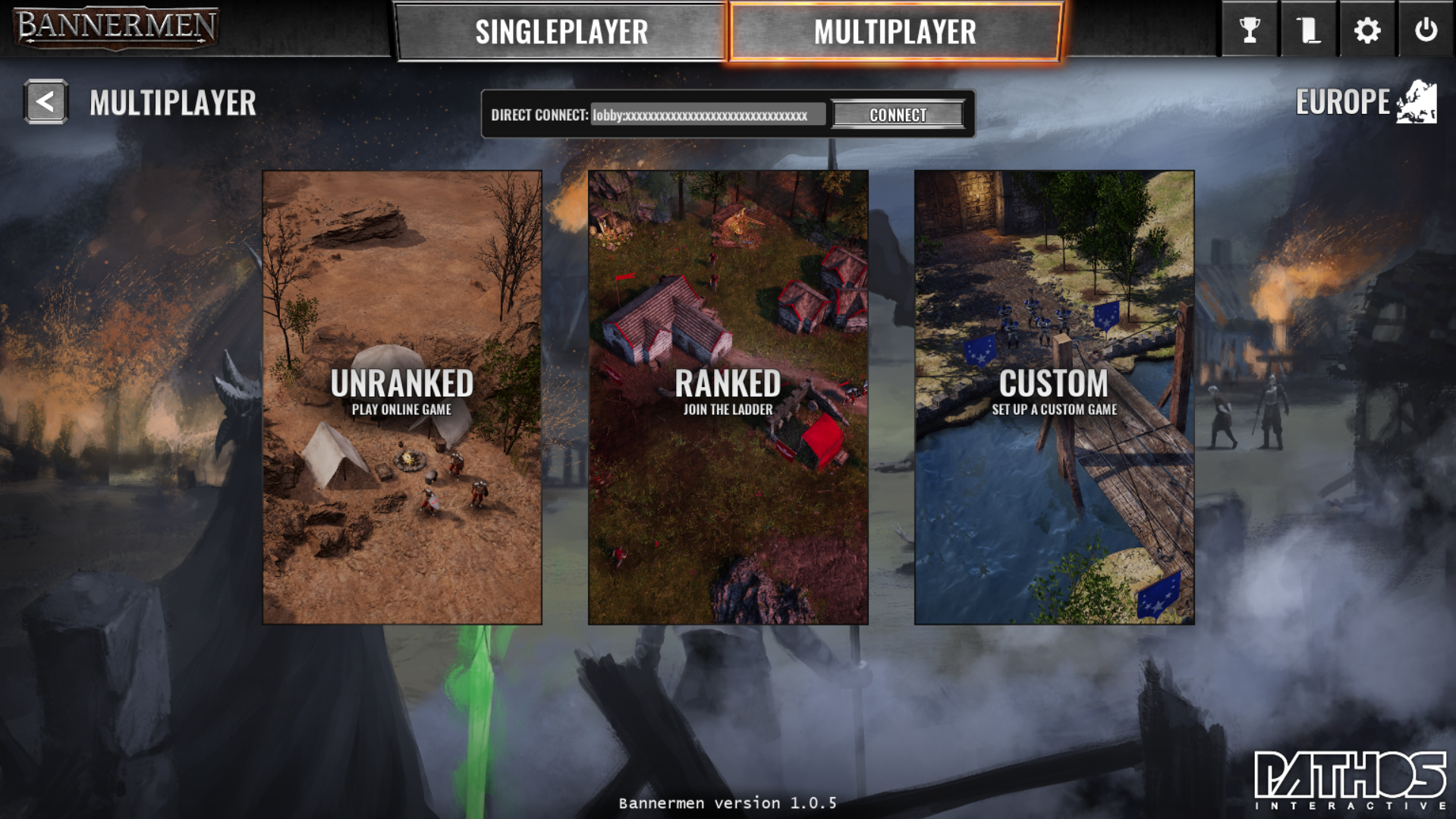The image size is (1456, 819).
Task: Set up a Custom game card
Action: 1054,397
